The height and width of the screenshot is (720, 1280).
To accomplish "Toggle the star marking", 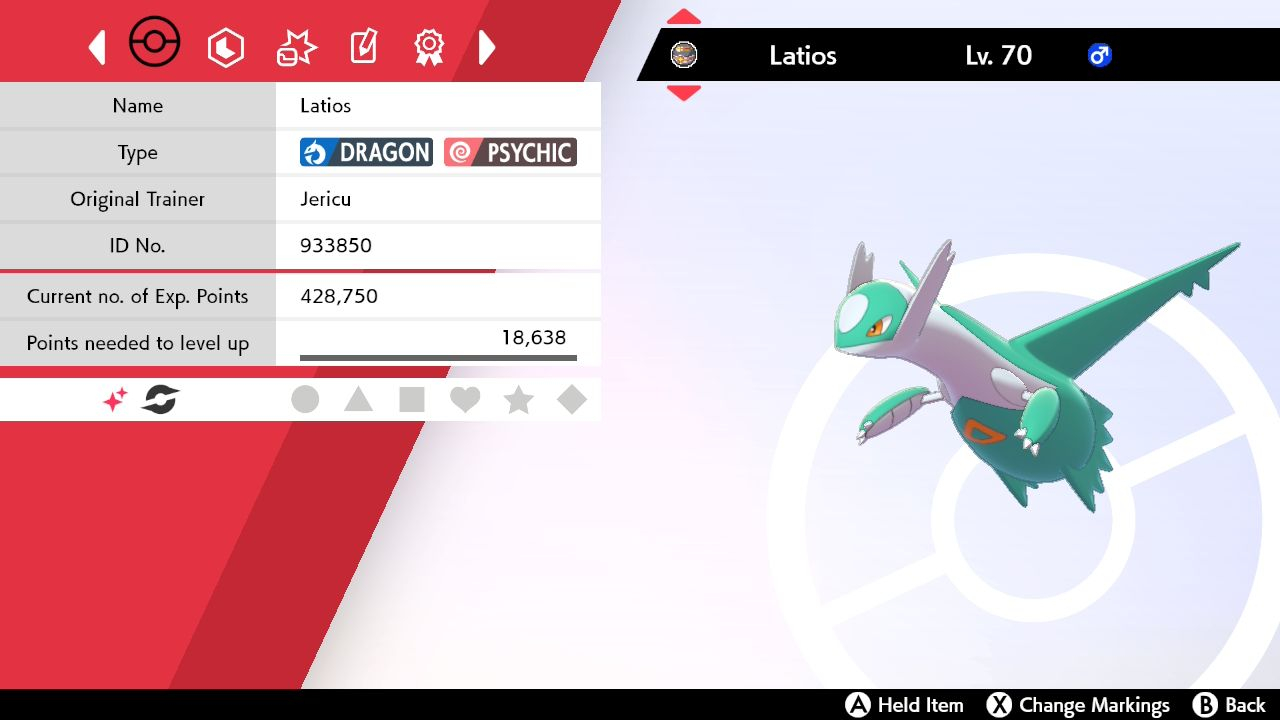I will [518, 400].
